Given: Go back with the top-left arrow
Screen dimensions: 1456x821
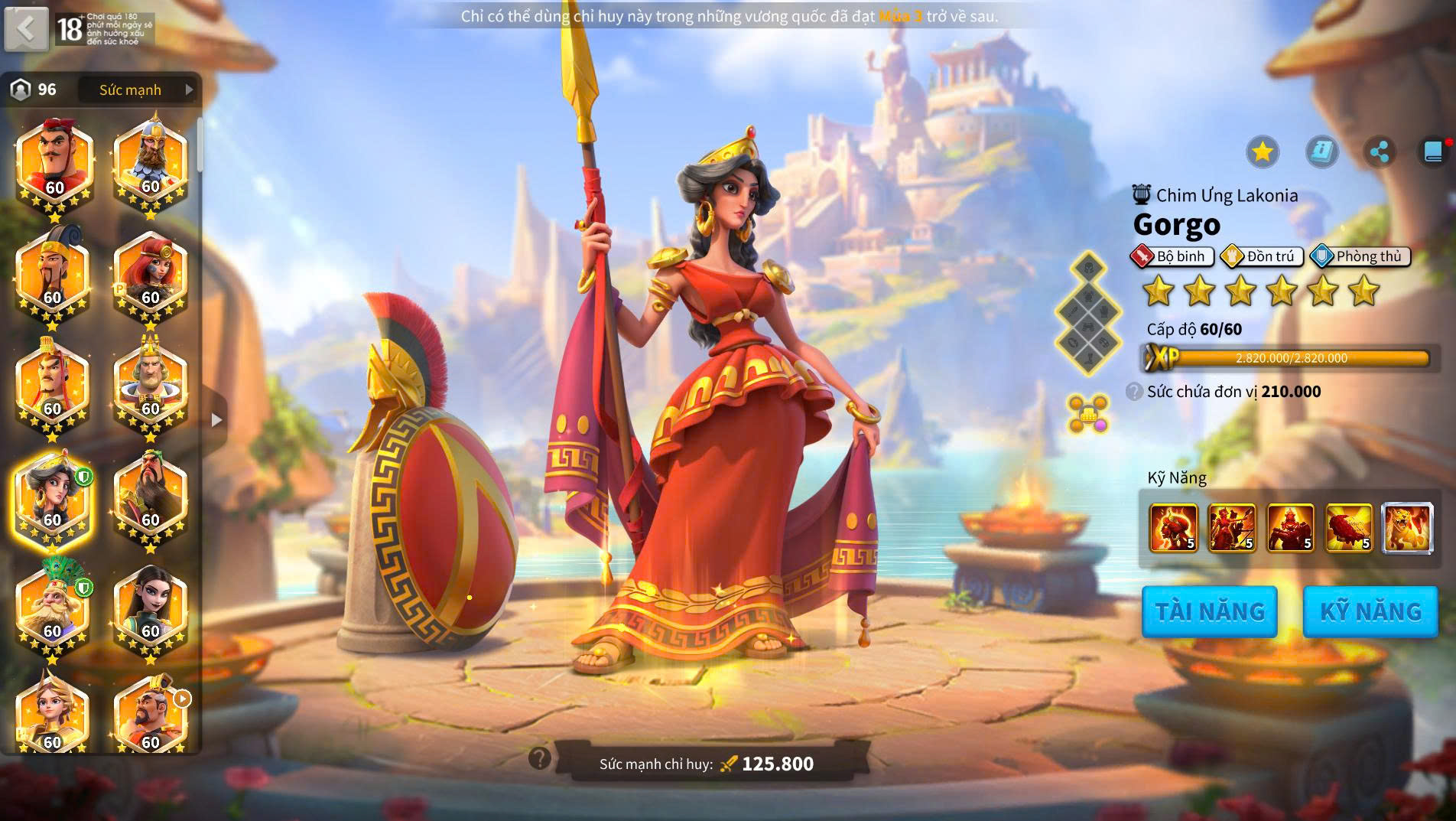Looking at the screenshot, I should pos(26,29).
